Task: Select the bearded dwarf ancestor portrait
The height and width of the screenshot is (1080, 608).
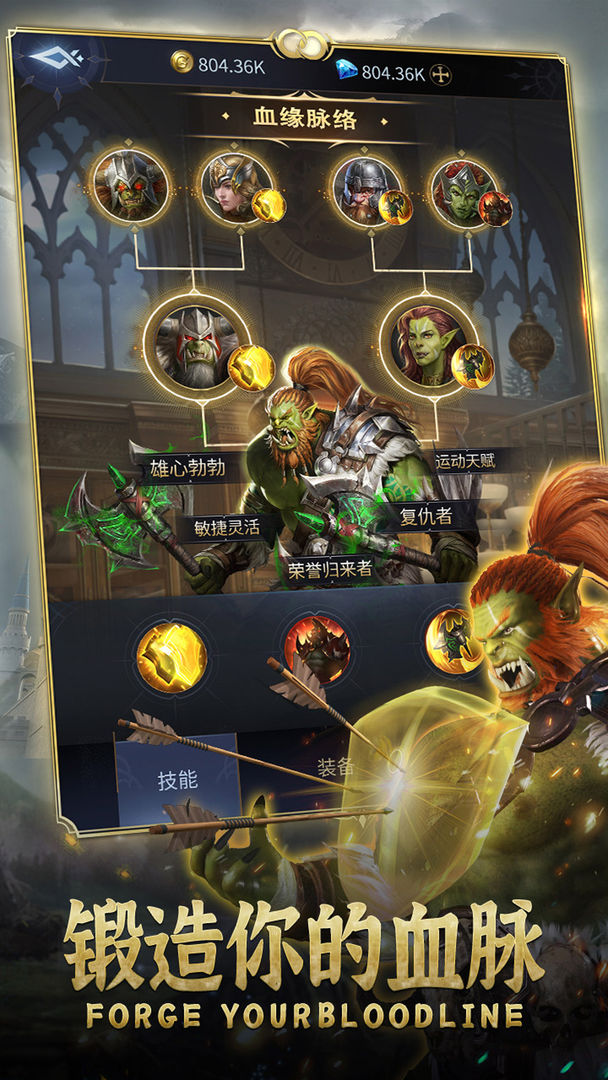Action: point(366,187)
